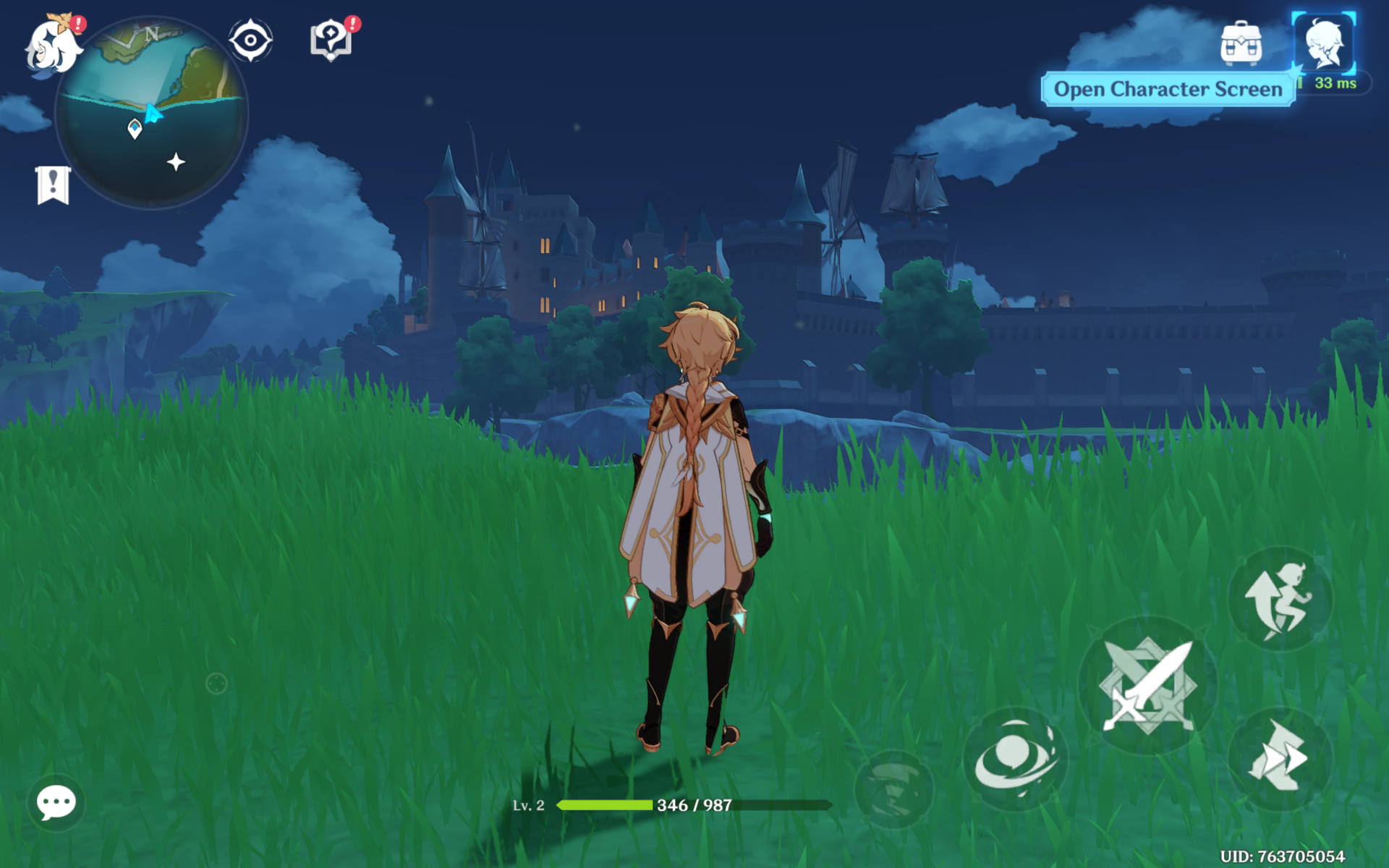1389x868 pixels.
Task: Open the tutorial question-mark book icon
Action: pos(331,41)
